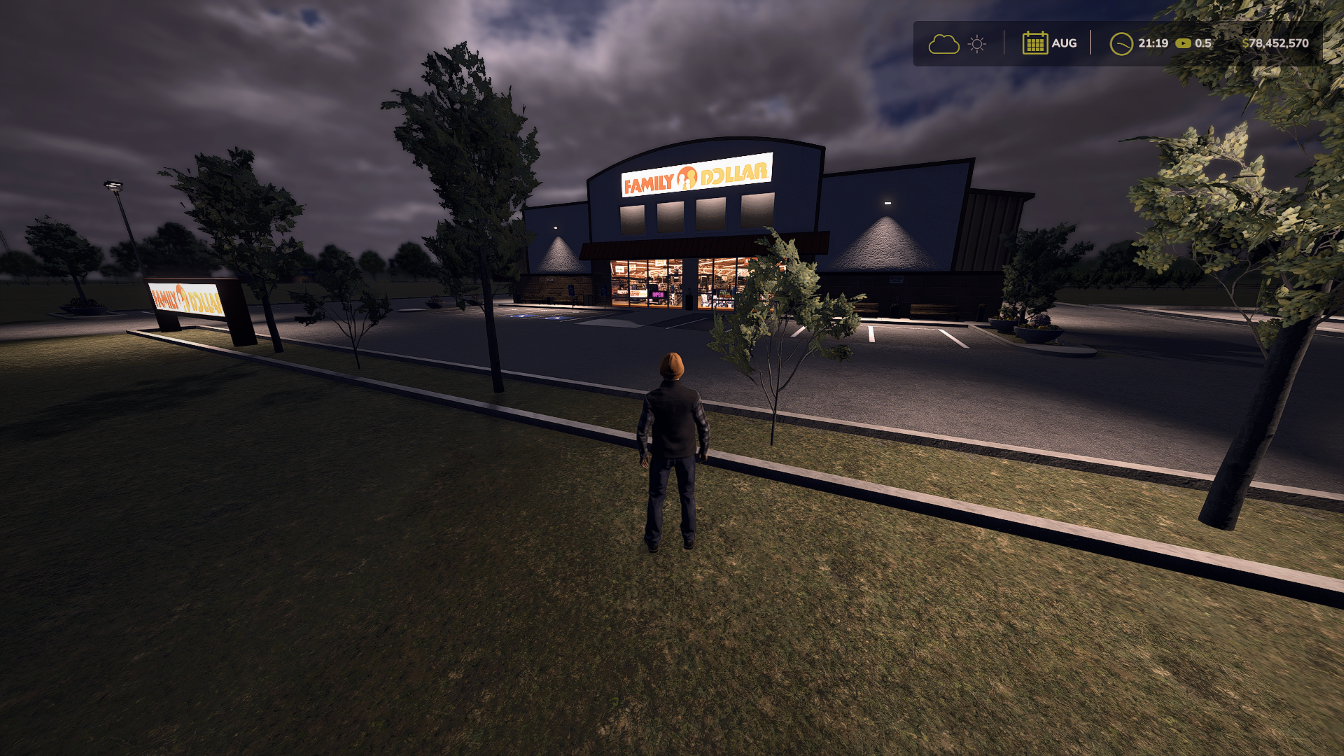The height and width of the screenshot is (756, 1344).
Task: Toggle the time scale play icon
Action: [x=1184, y=43]
